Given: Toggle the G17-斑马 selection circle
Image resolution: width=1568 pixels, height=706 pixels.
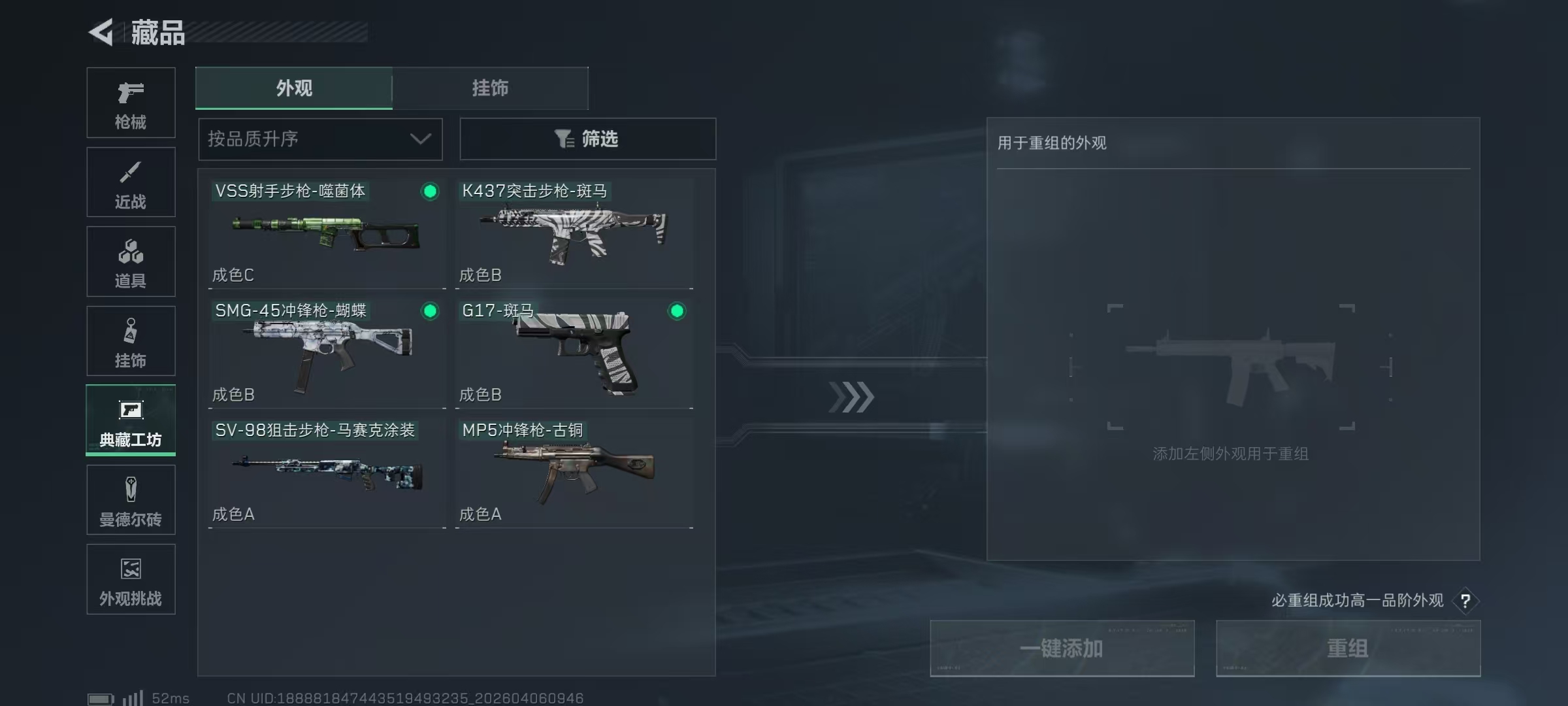Looking at the screenshot, I should [678, 312].
